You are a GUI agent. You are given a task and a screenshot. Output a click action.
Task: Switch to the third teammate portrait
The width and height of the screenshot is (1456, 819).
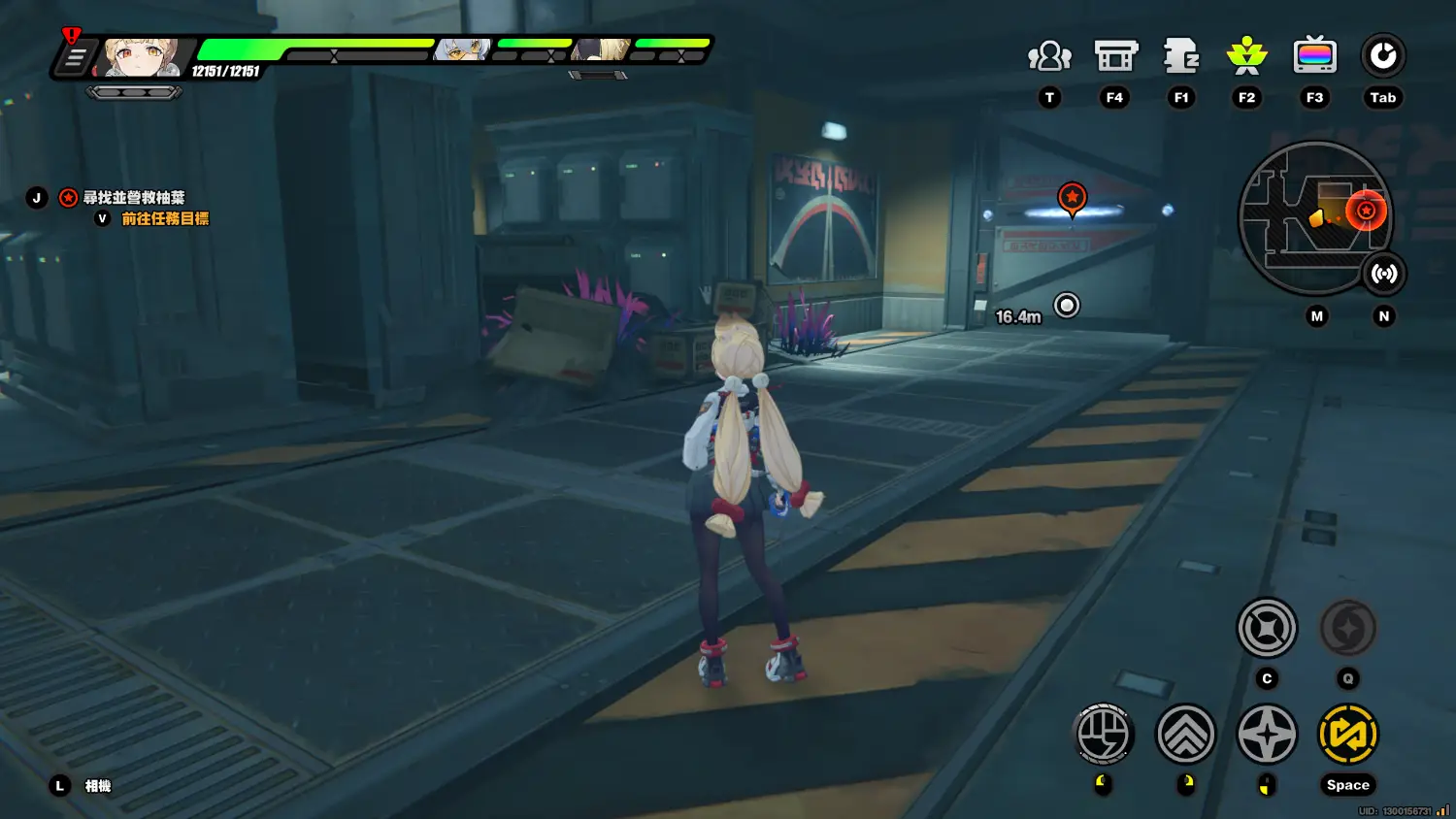coord(601,49)
